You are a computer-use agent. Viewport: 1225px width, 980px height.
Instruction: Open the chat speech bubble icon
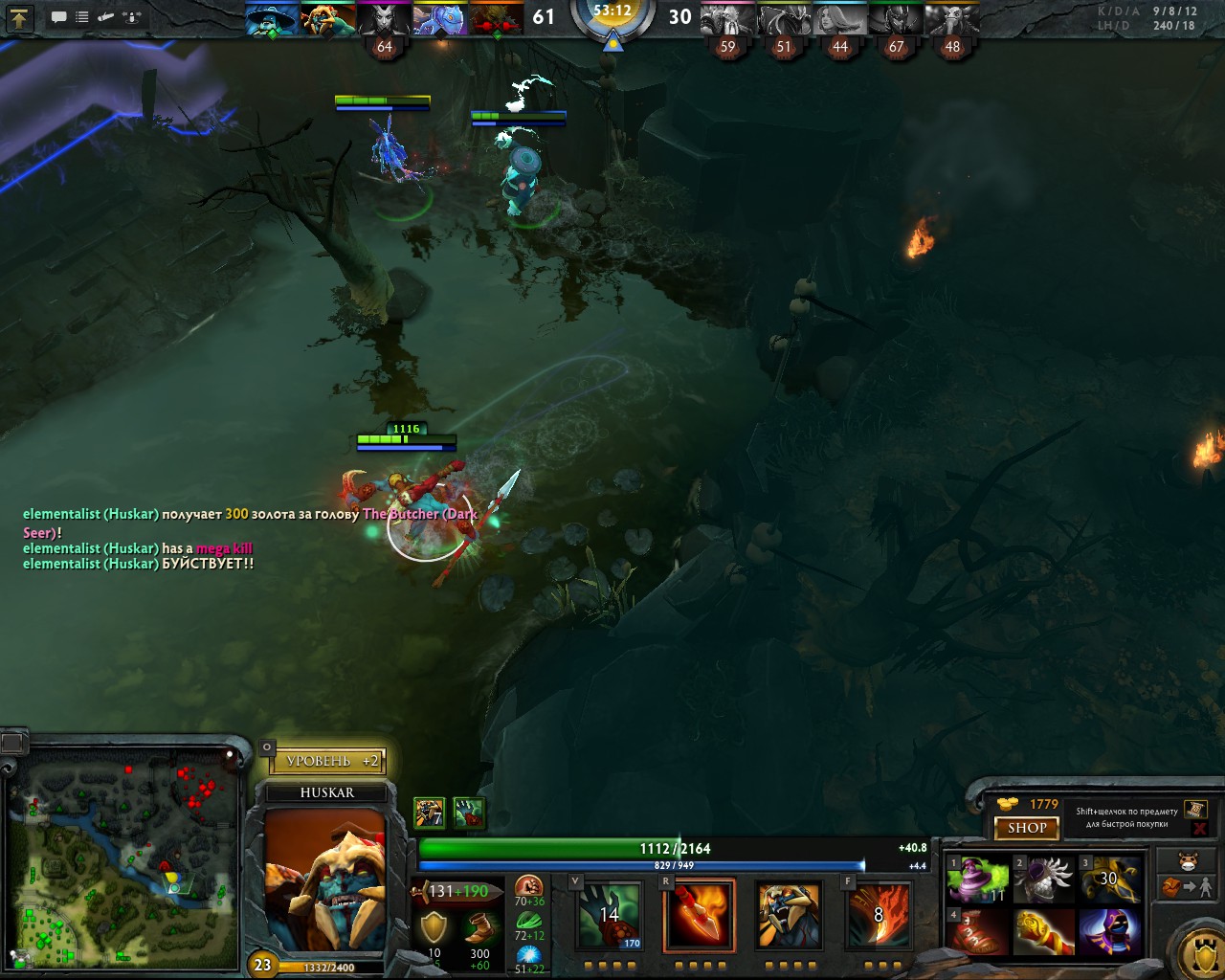point(58,17)
